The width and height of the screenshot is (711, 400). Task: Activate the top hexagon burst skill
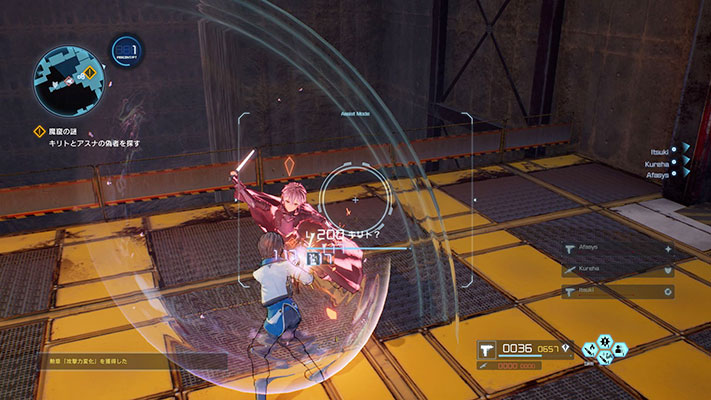[x=604, y=340]
